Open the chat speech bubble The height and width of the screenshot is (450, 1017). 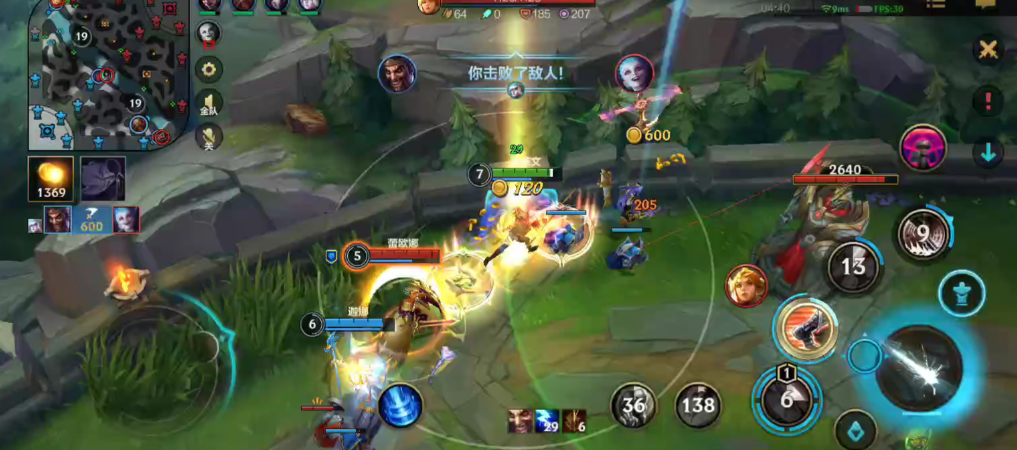click(x=985, y=6)
